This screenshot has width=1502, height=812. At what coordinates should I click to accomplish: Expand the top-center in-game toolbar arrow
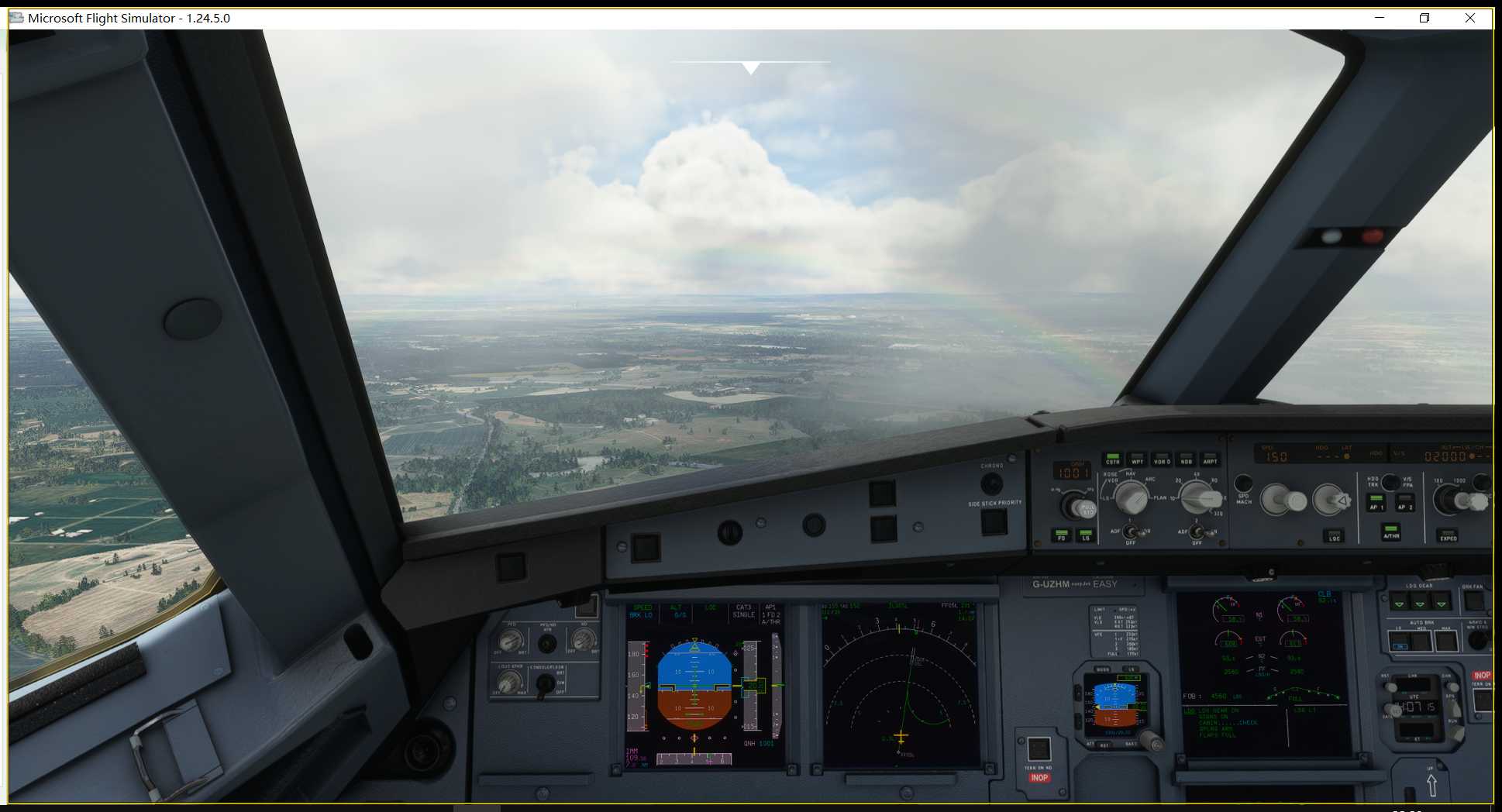pos(750,68)
